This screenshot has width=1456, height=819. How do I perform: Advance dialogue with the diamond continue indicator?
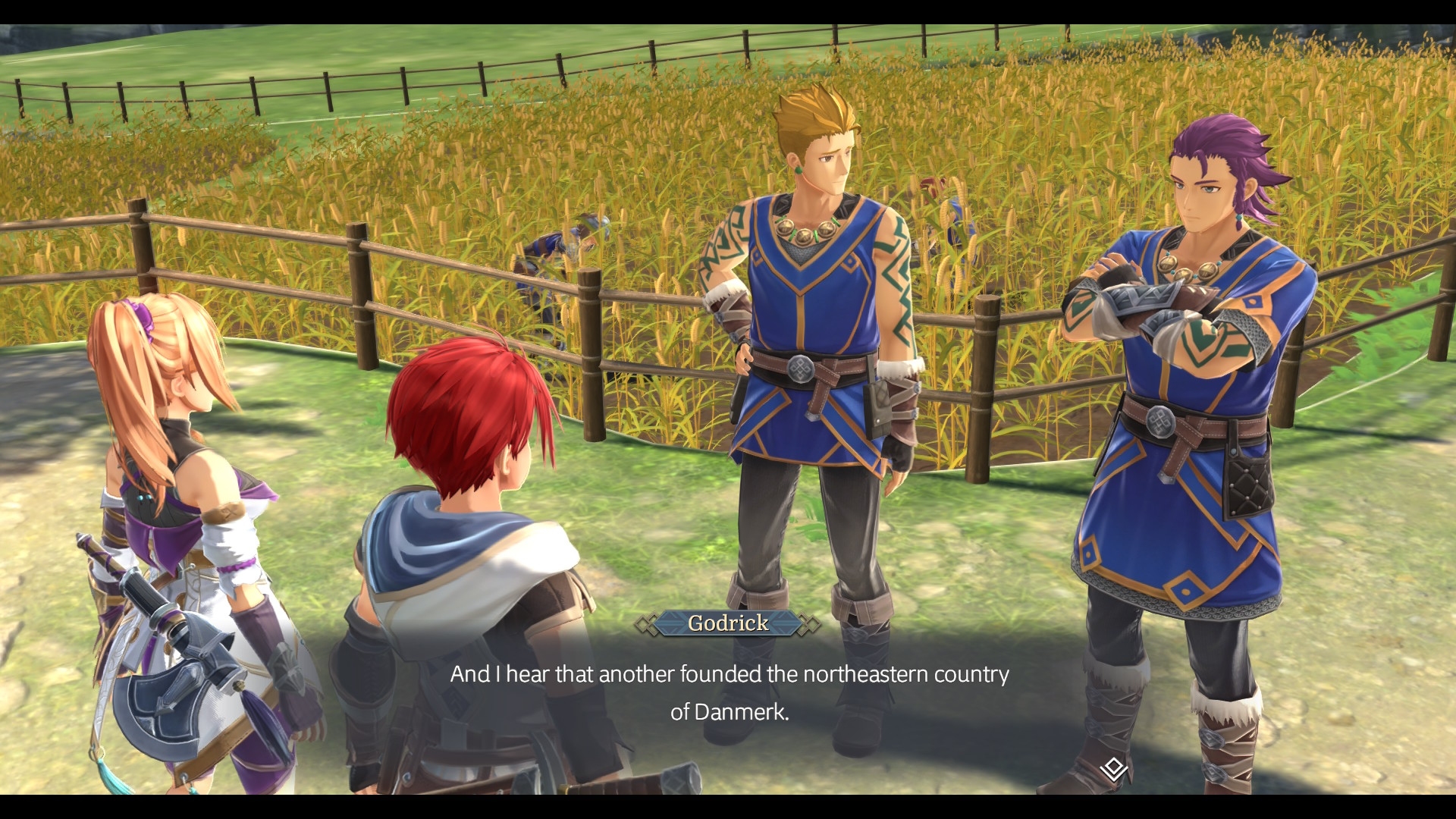[1113, 769]
